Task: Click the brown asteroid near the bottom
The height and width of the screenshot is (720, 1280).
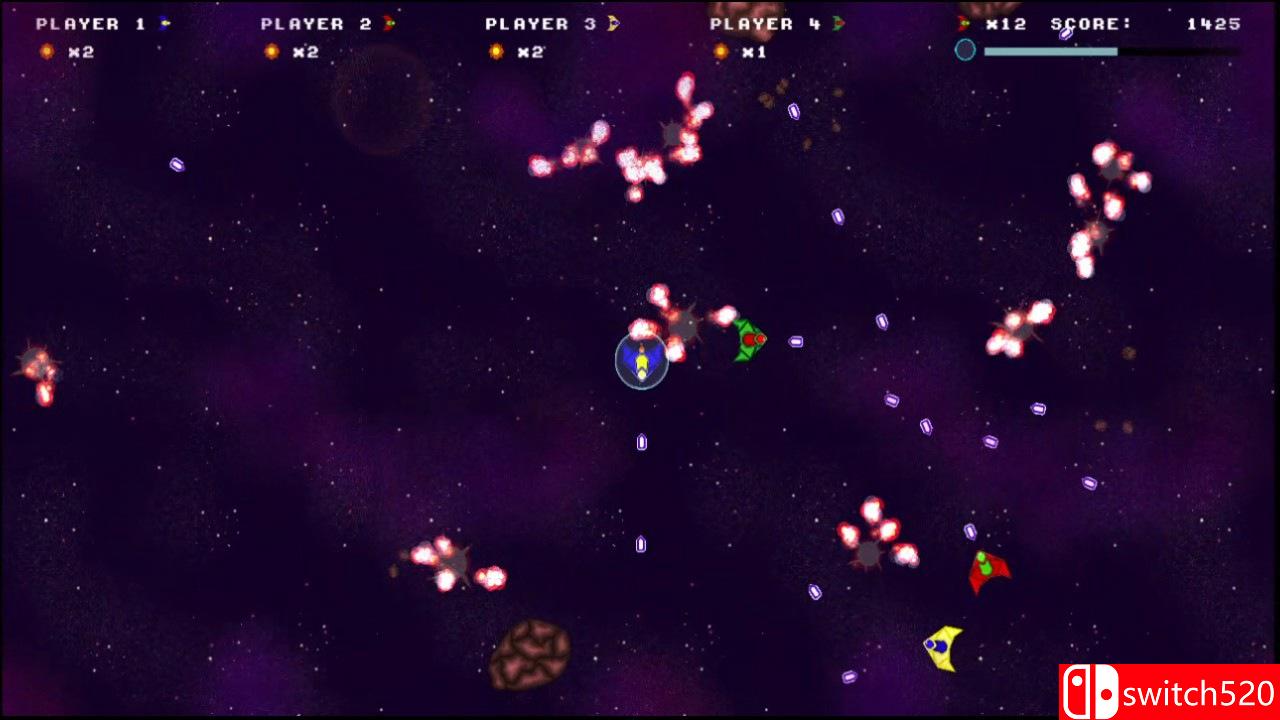Action: point(530,655)
